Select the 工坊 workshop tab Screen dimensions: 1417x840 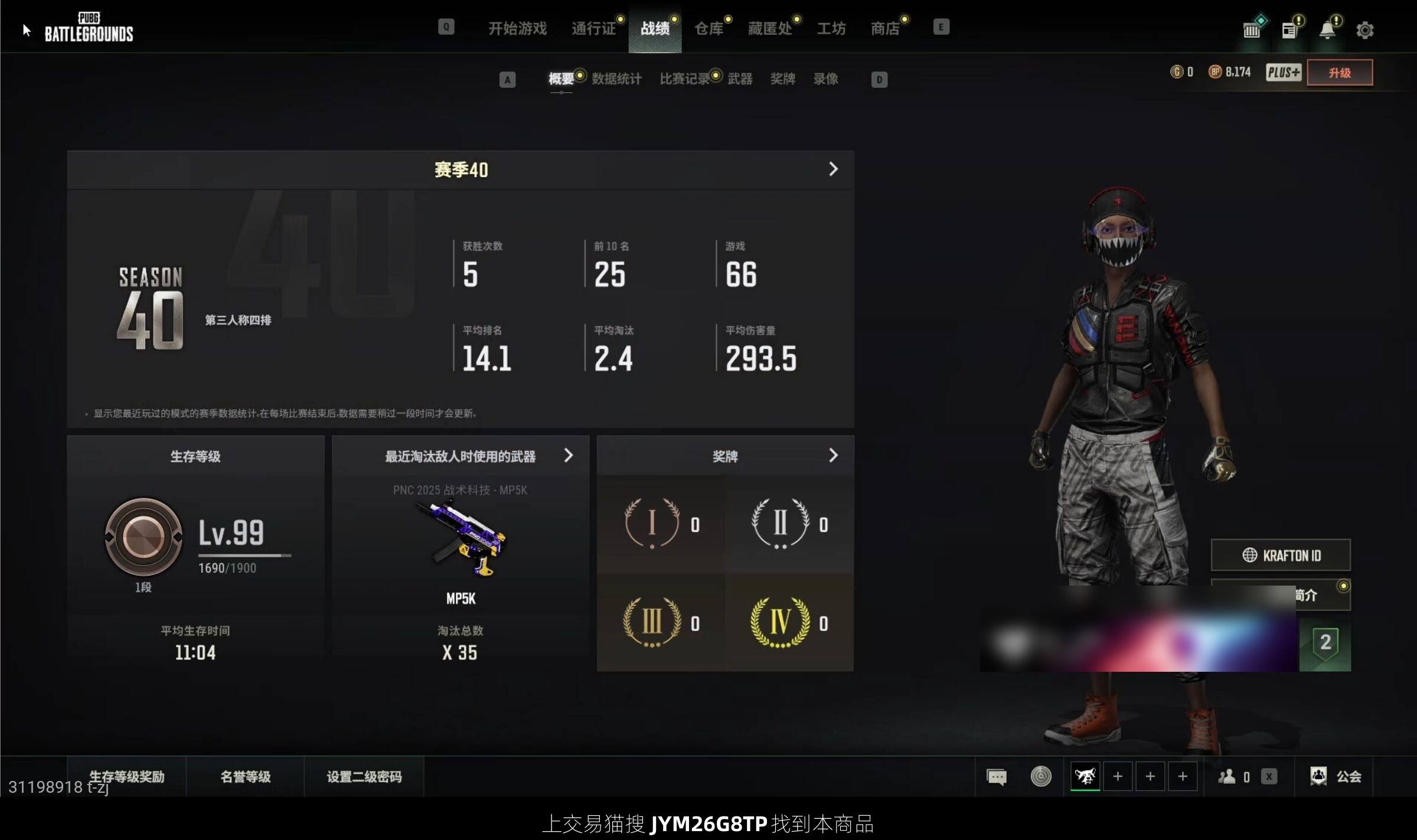click(831, 28)
